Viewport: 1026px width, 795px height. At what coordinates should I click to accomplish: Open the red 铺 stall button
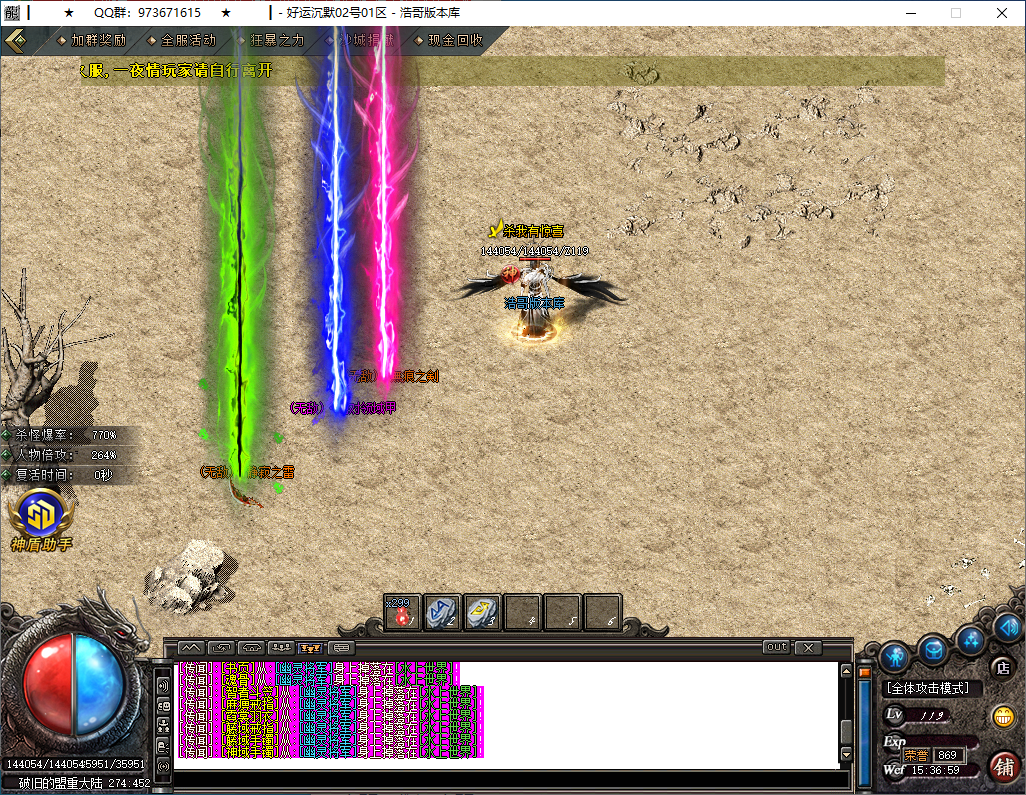coord(1003,766)
